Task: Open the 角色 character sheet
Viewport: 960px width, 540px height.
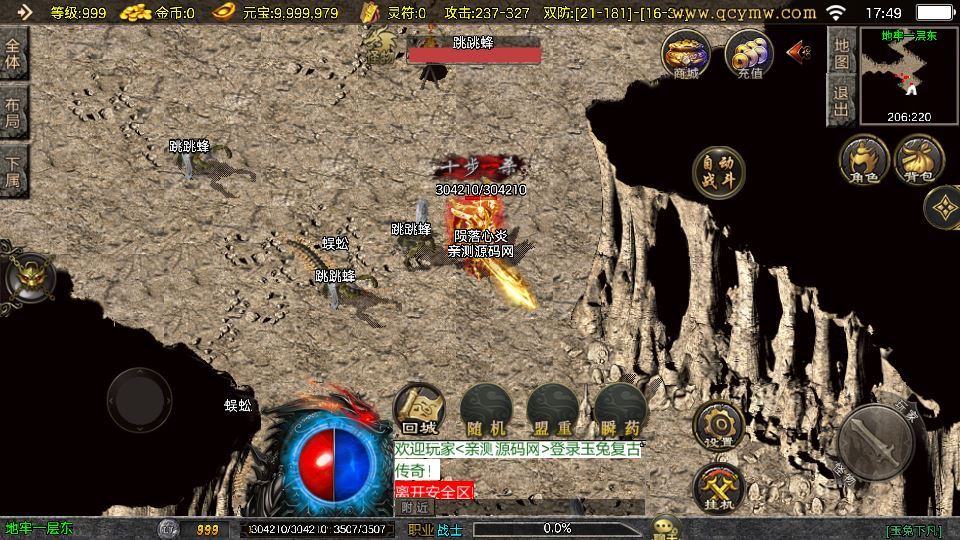Action: tap(864, 160)
